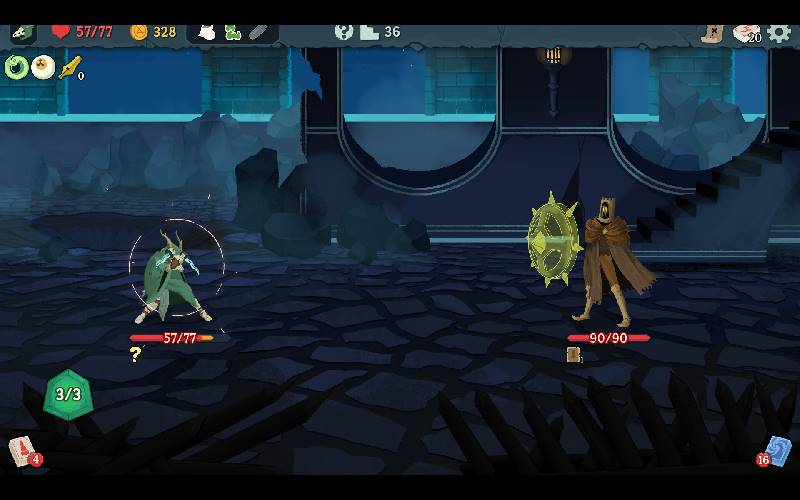Screen dimensions: 800x500
Task: Inspect the green swirl relic
Action: pyautogui.click(x=17, y=67)
